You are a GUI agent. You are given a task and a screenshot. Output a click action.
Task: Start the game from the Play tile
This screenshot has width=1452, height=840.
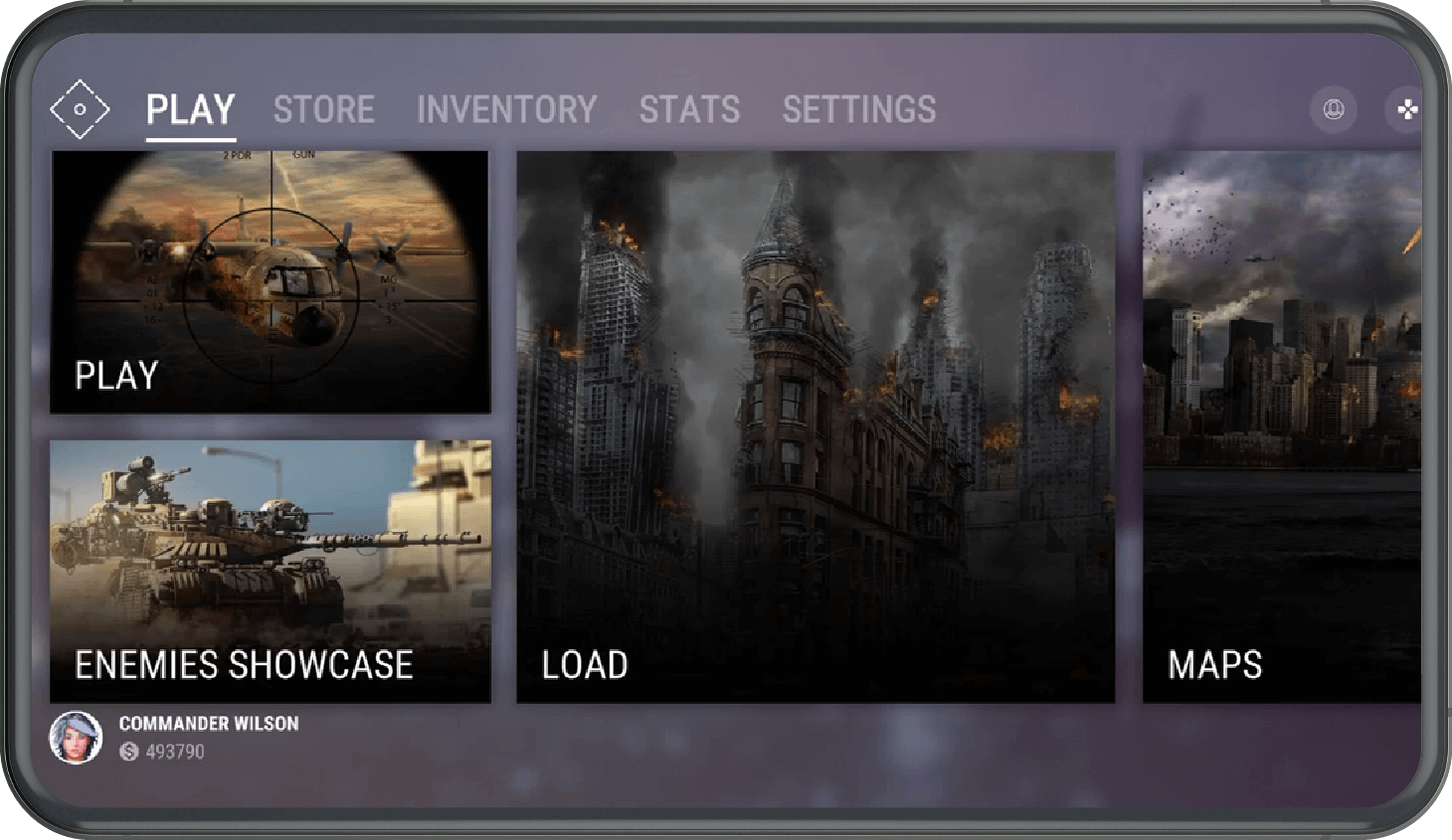[x=270, y=281]
